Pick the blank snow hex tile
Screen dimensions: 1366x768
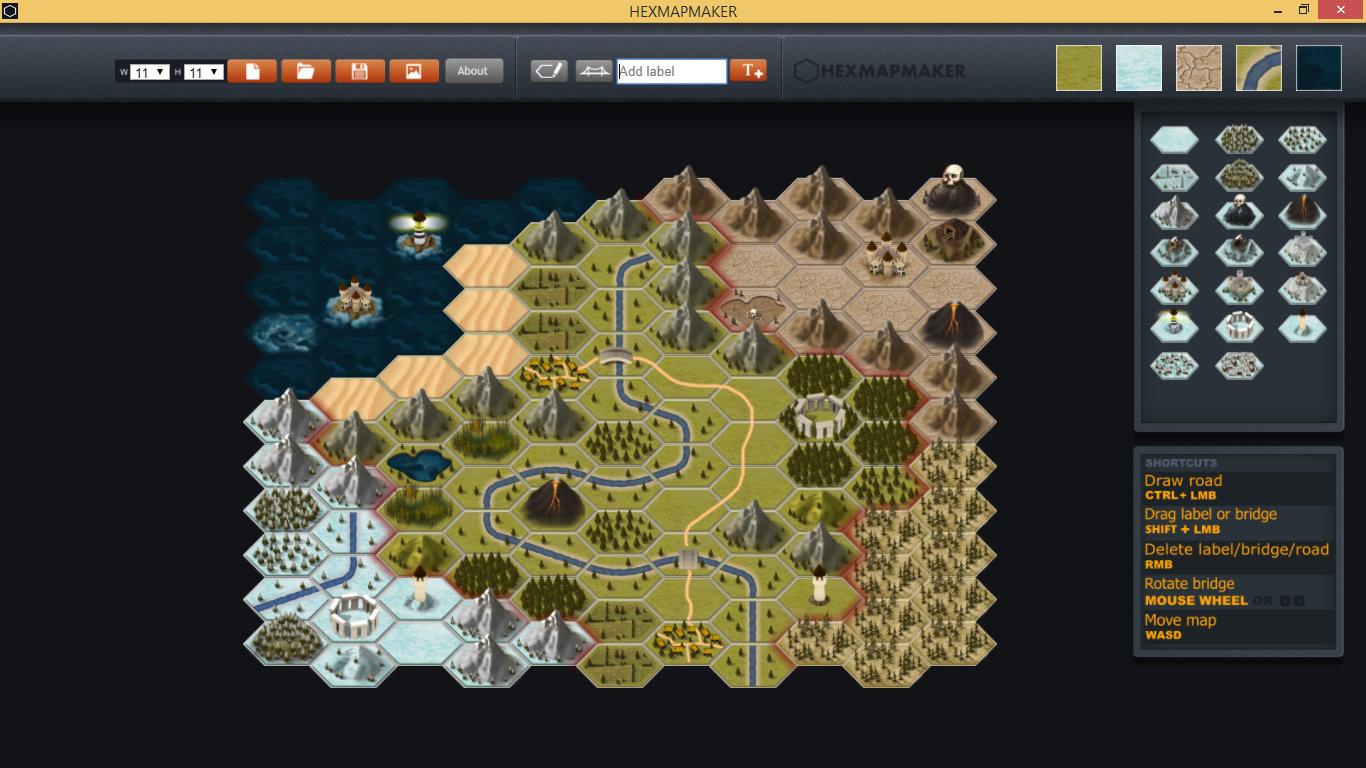1174,139
